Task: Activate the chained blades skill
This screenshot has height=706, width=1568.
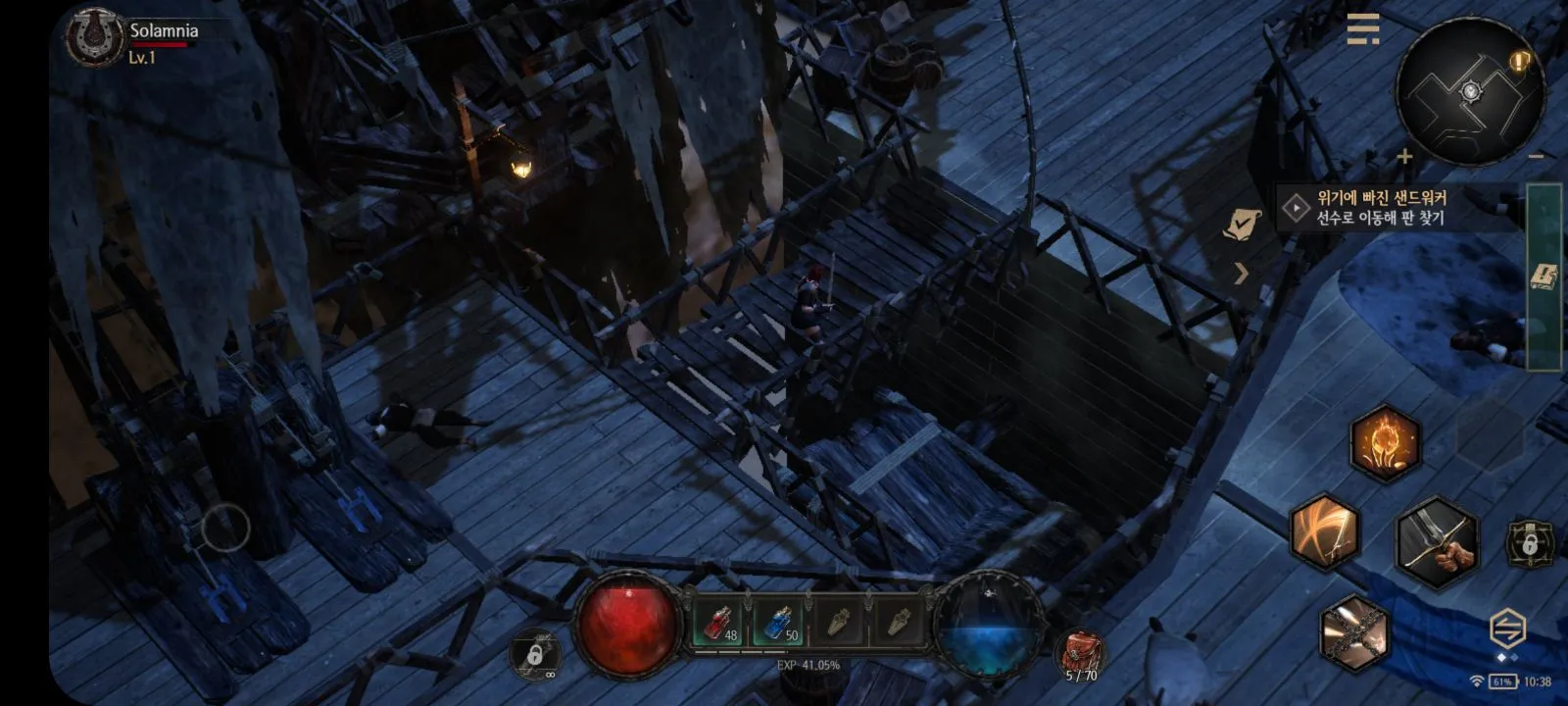Action: pyautogui.click(x=1353, y=632)
